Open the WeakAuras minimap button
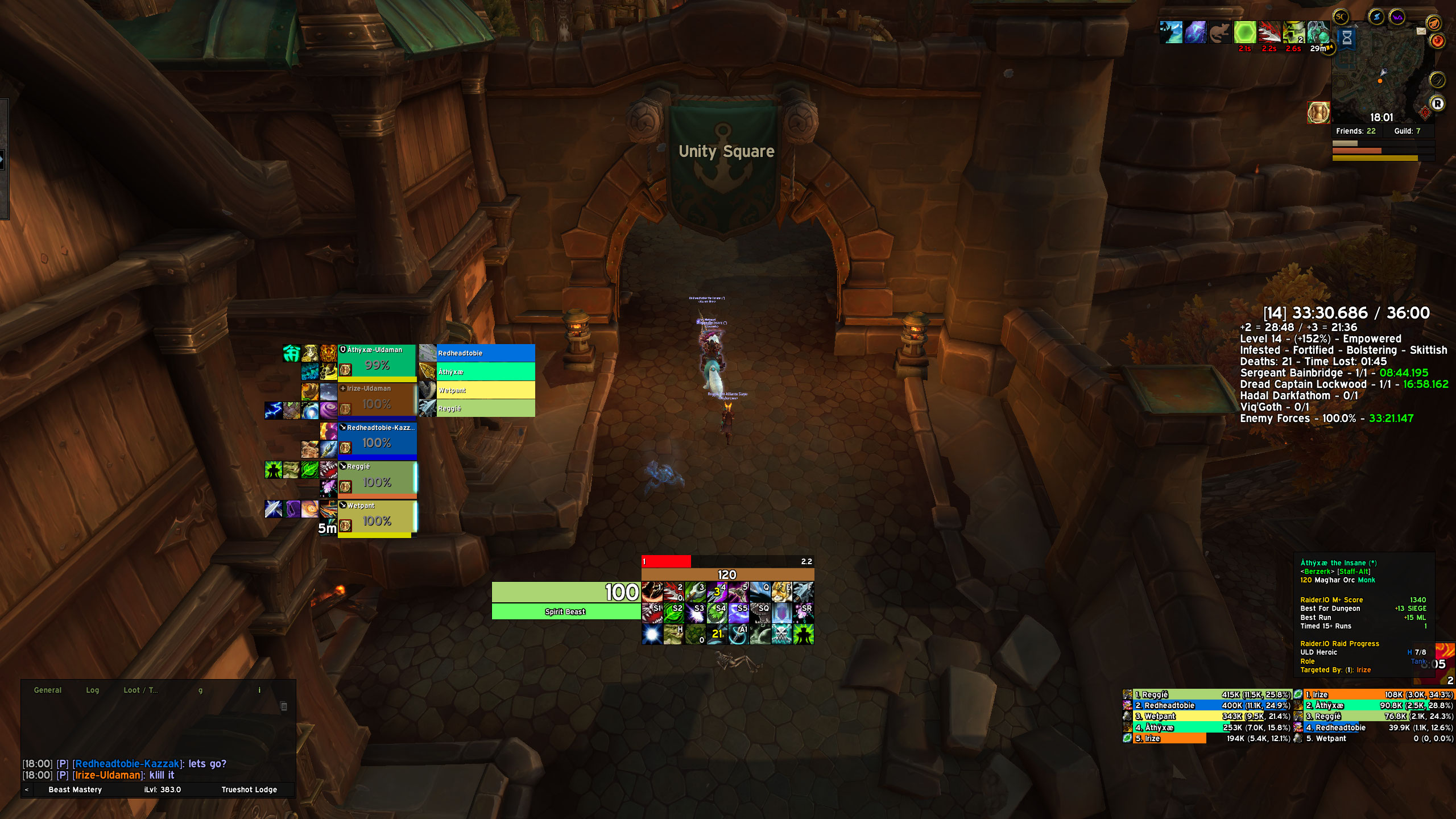Viewport: 1456px width, 819px height. [x=1397, y=17]
